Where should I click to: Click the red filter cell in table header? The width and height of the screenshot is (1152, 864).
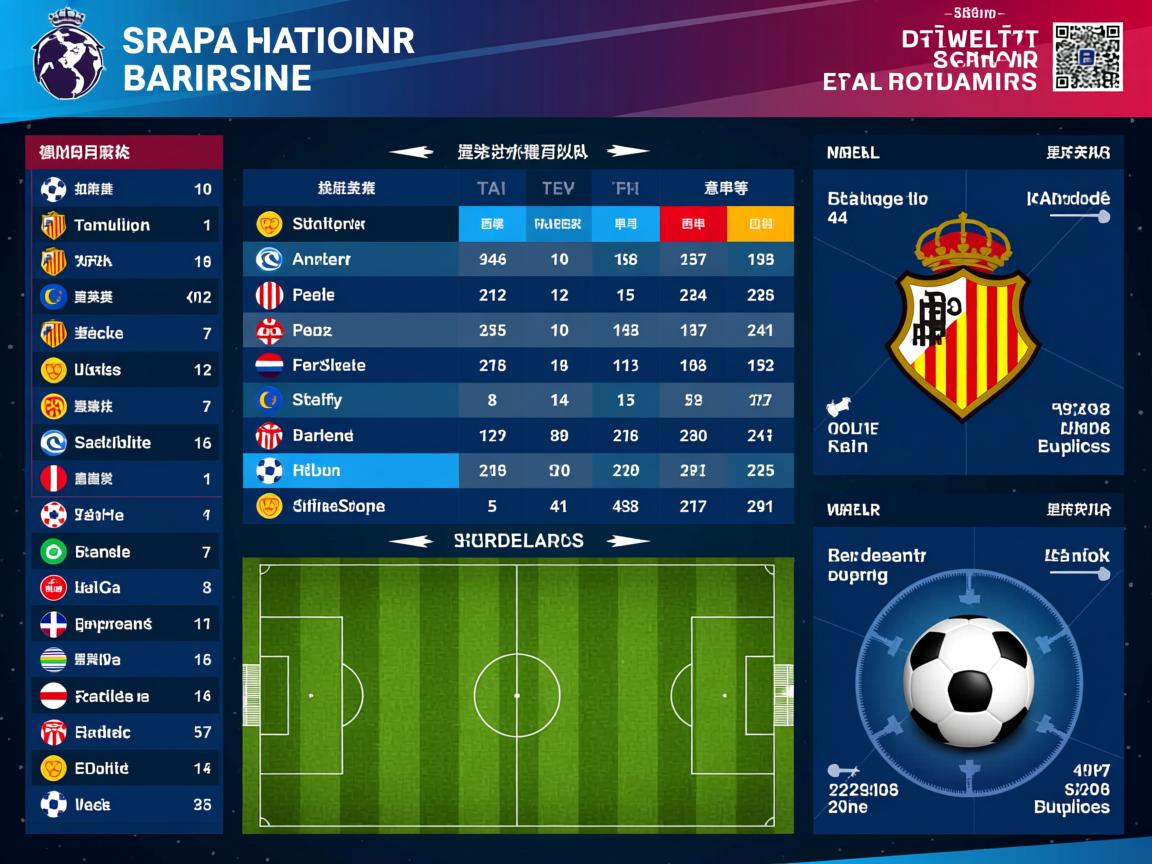click(693, 224)
